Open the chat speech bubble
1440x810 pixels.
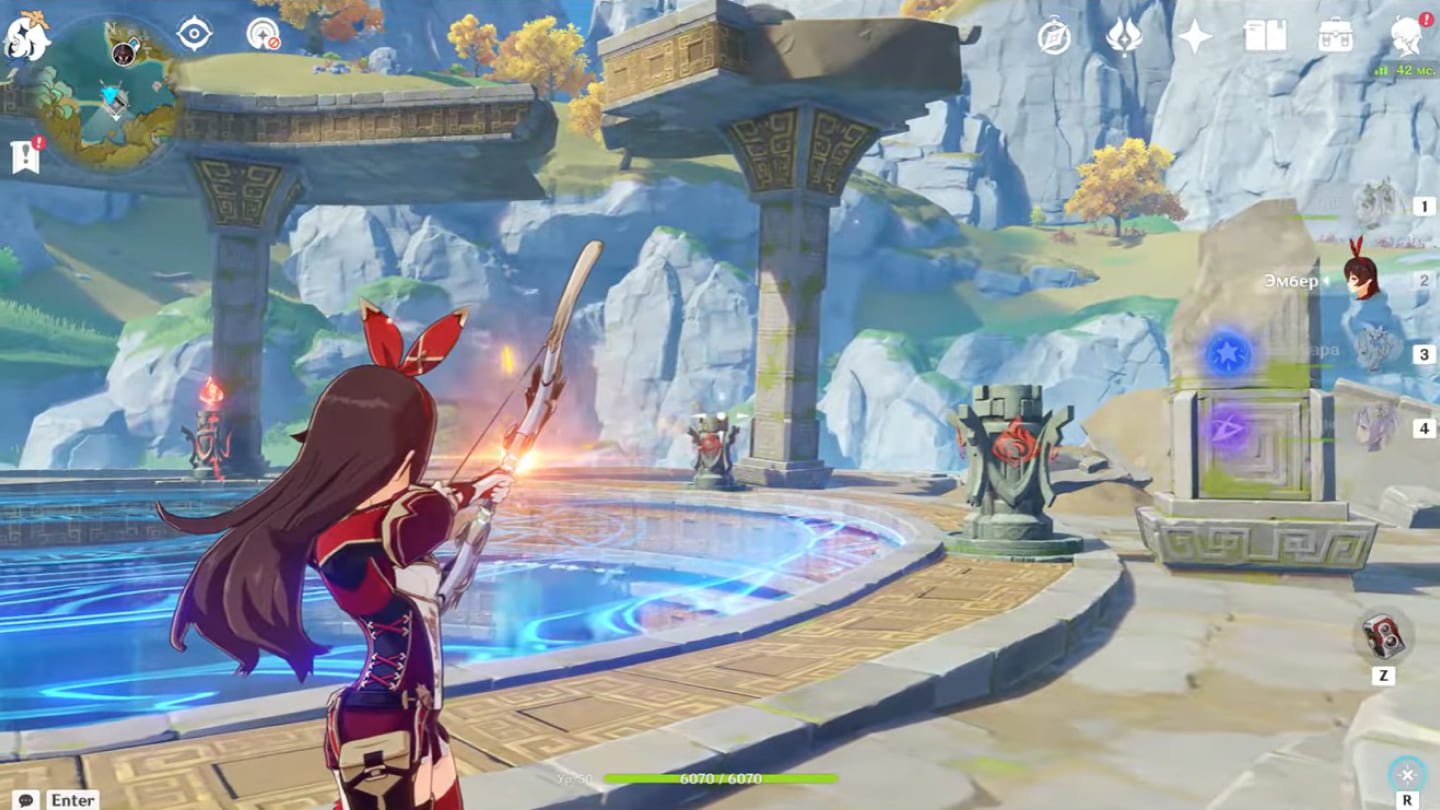(25, 799)
